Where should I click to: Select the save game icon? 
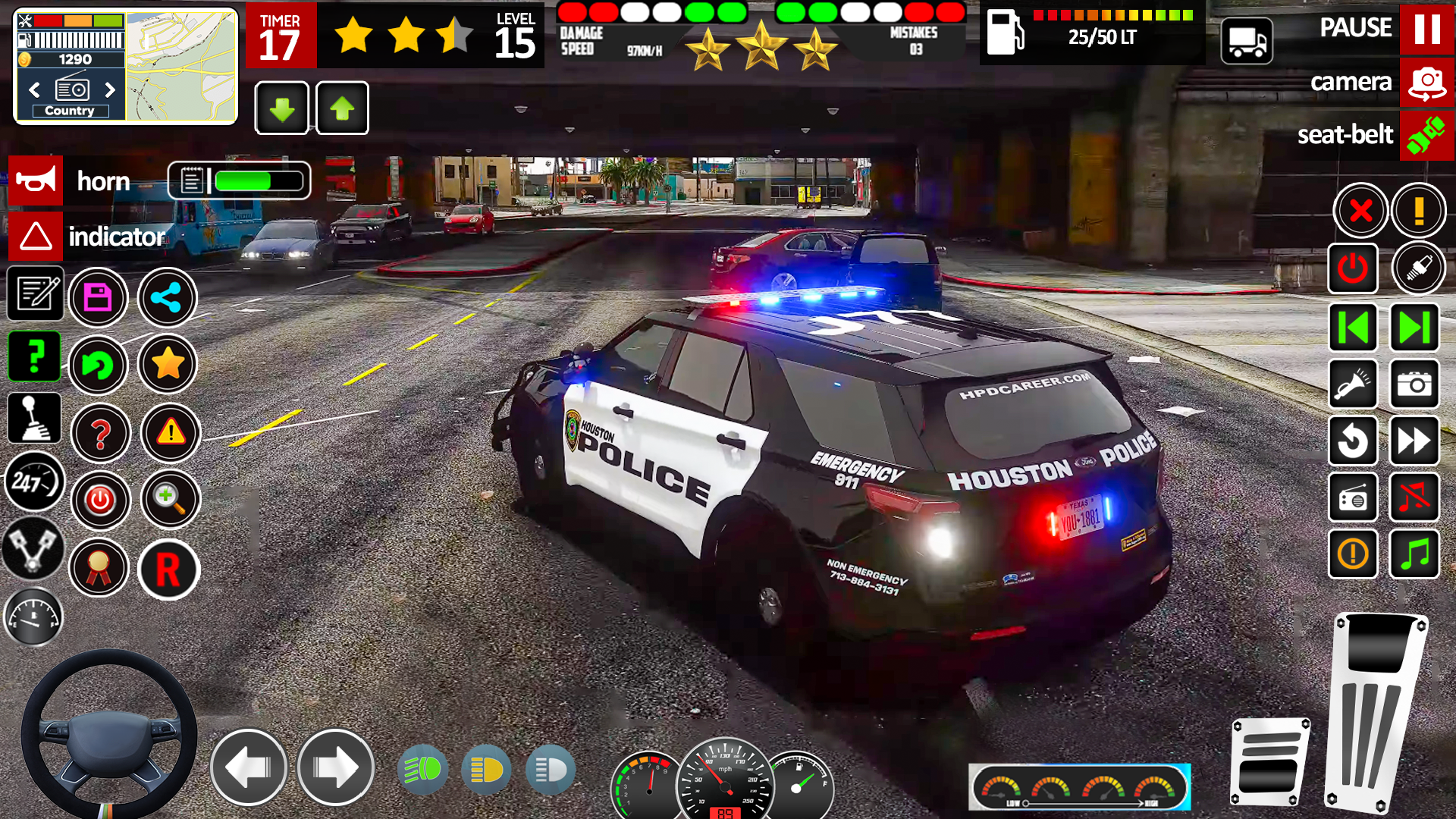(99, 297)
